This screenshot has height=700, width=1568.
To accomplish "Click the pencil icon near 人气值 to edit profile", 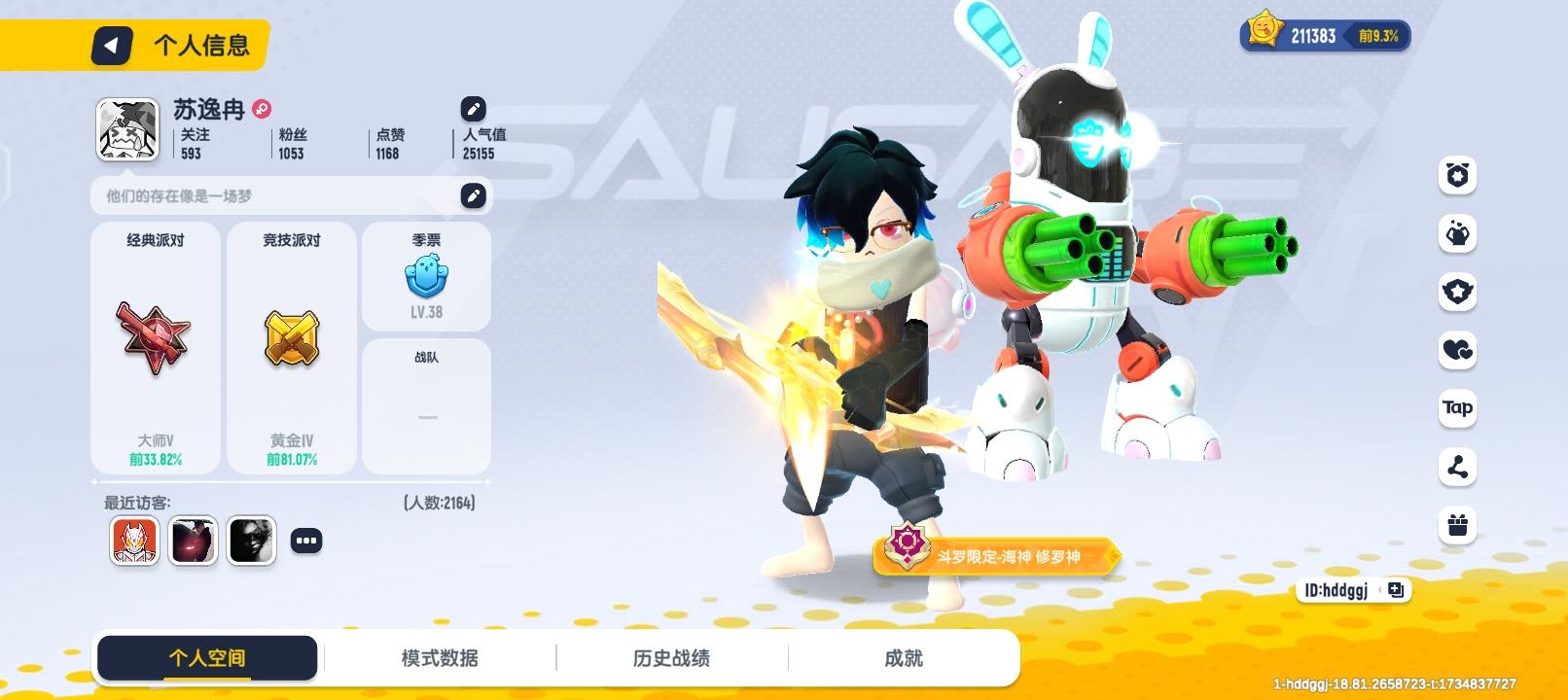I will (474, 110).
